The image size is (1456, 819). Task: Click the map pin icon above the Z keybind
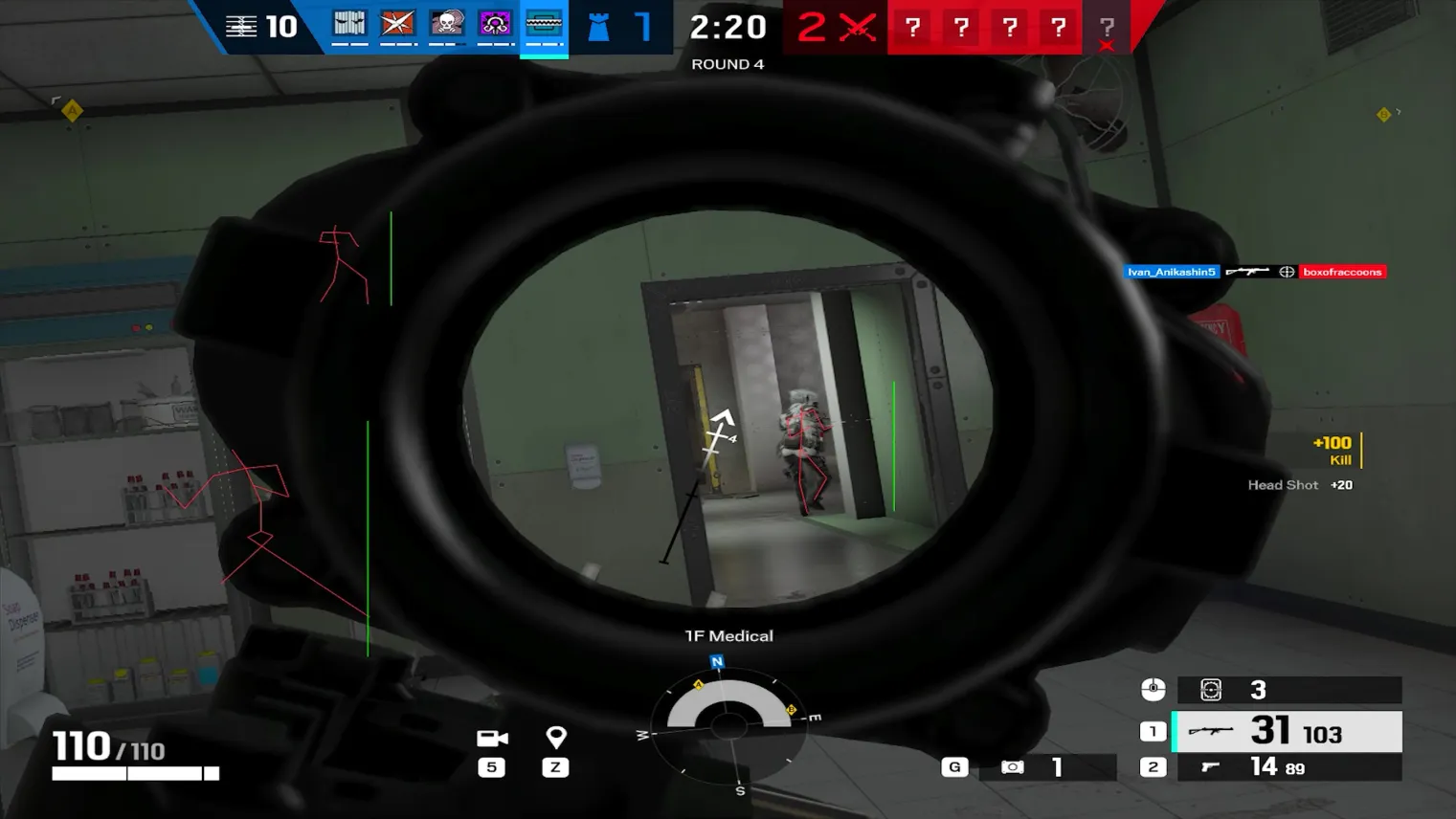555,737
